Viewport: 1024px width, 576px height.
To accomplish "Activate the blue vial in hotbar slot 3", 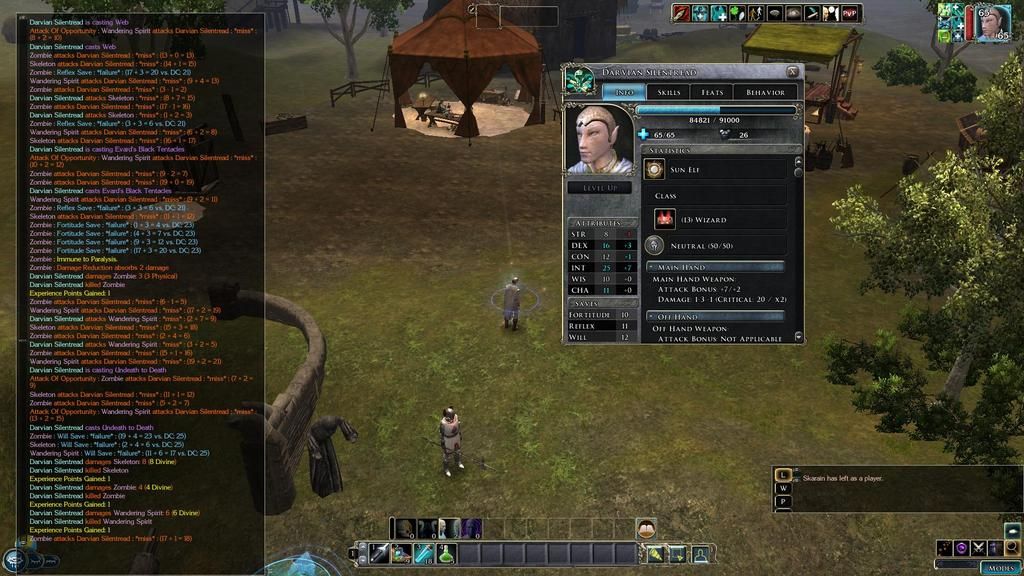I will [x=424, y=553].
